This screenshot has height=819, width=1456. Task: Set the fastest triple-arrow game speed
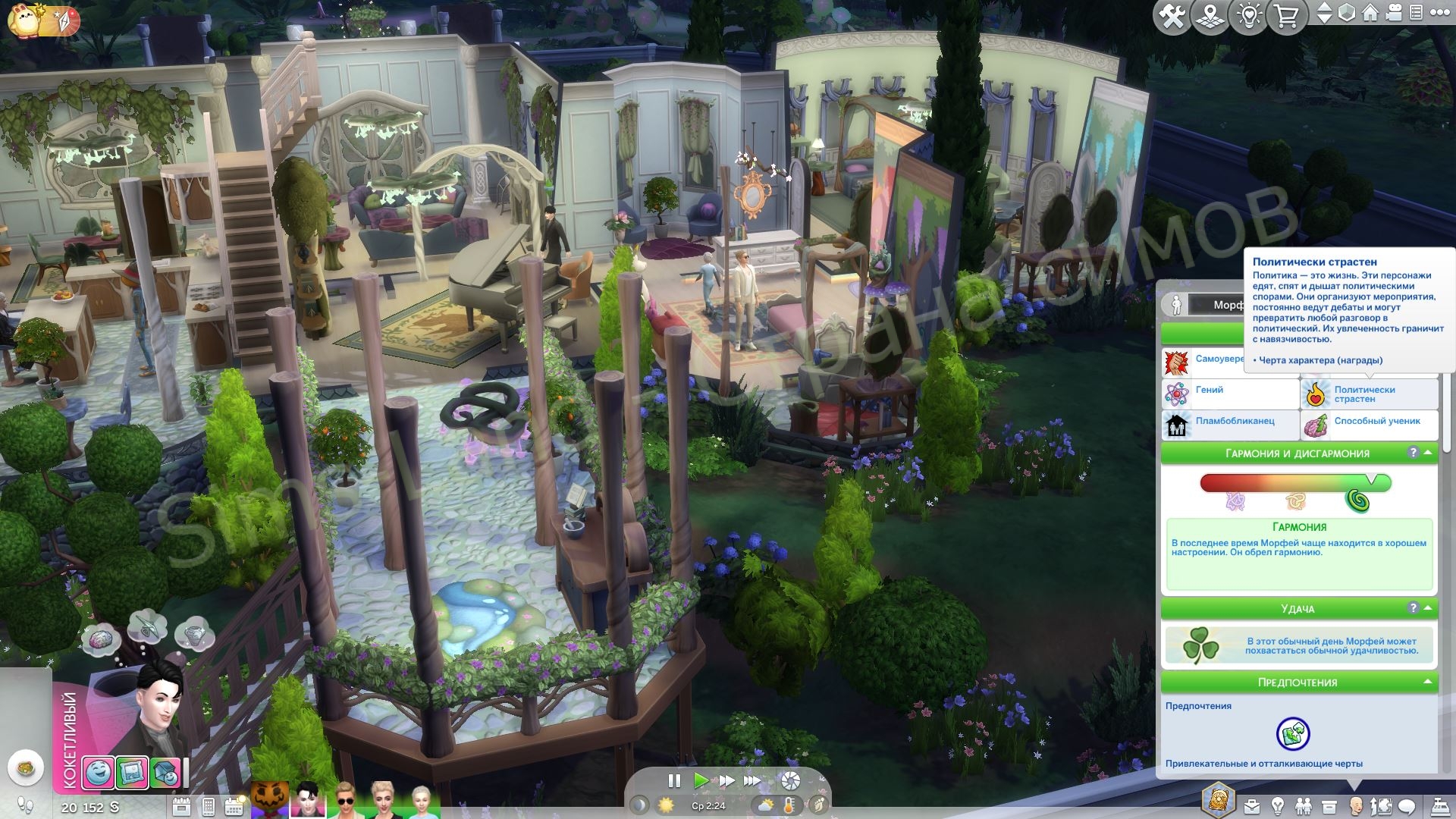click(x=752, y=780)
